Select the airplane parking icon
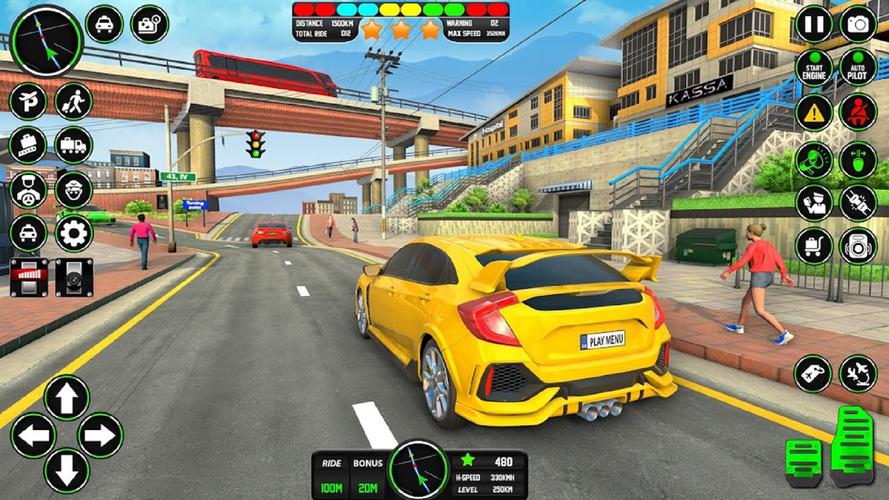 28,101
